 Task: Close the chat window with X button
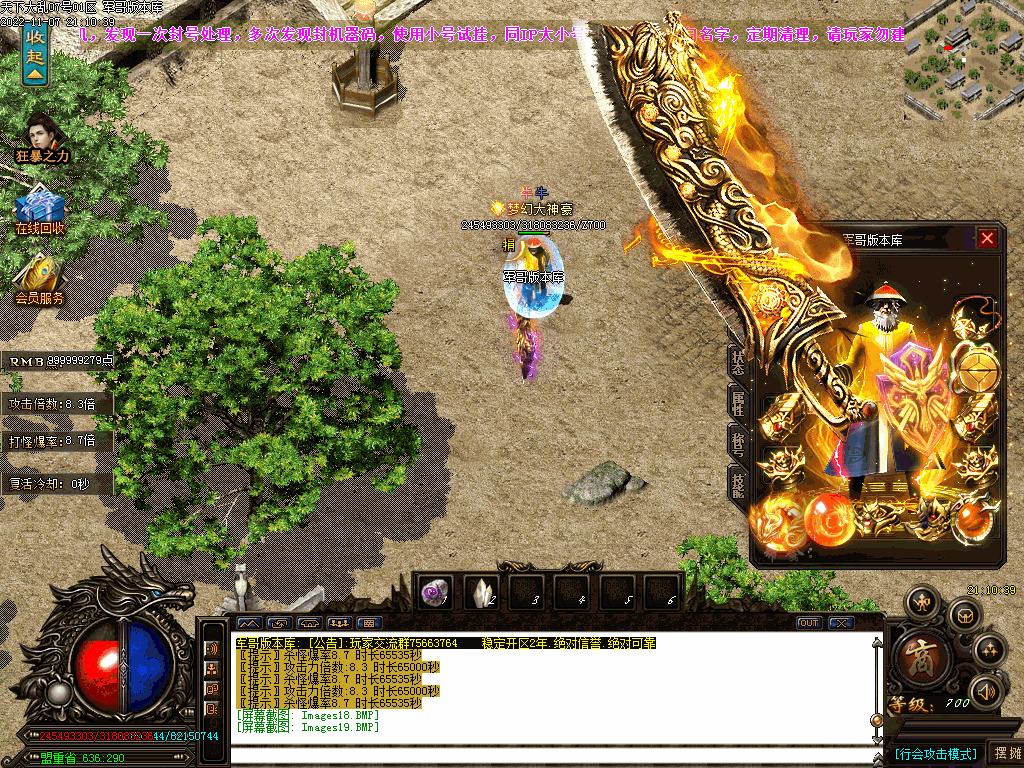coord(841,623)
